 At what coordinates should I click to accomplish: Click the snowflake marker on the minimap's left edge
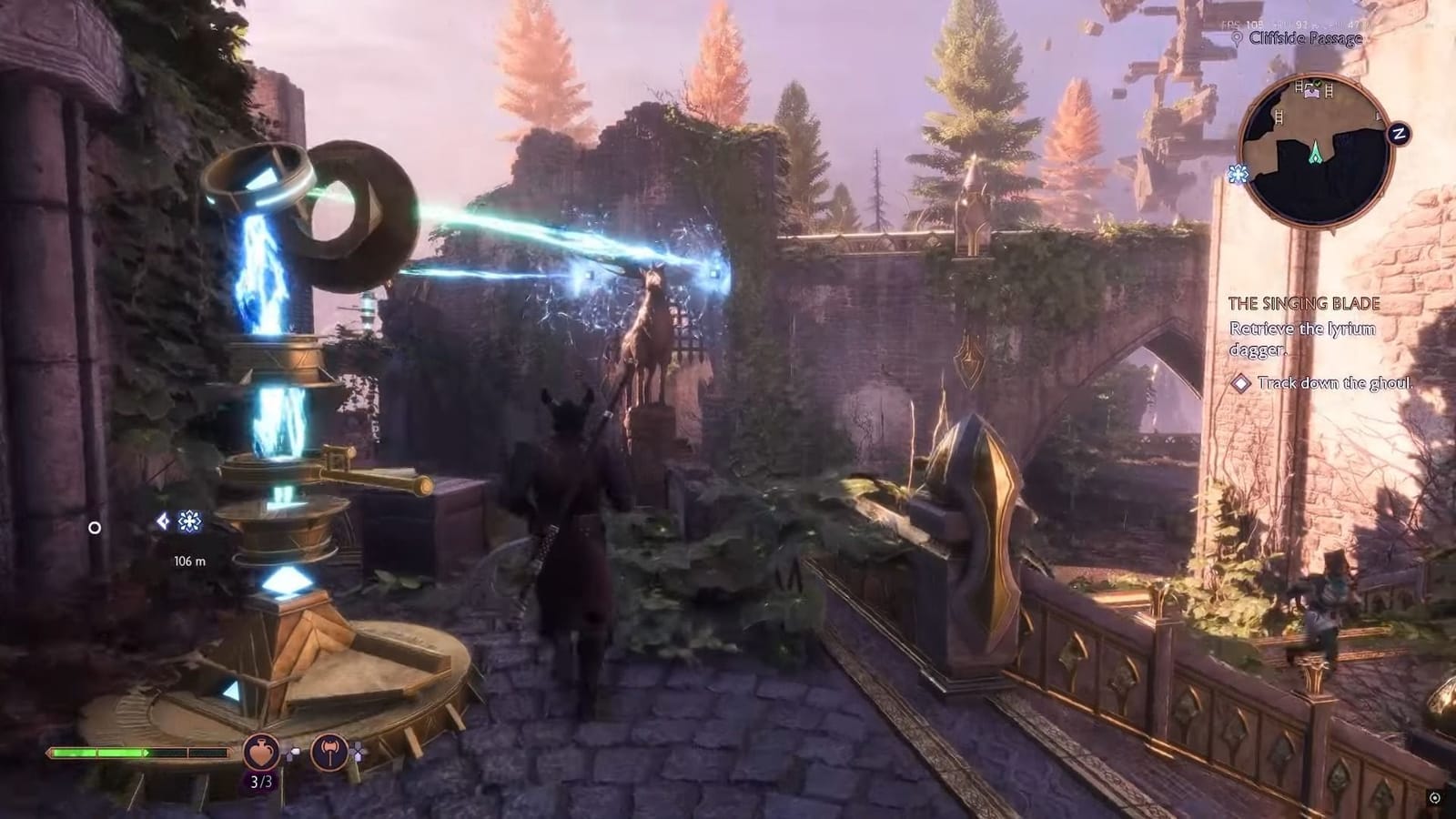pyautogui.click(x=1238, y=173)
